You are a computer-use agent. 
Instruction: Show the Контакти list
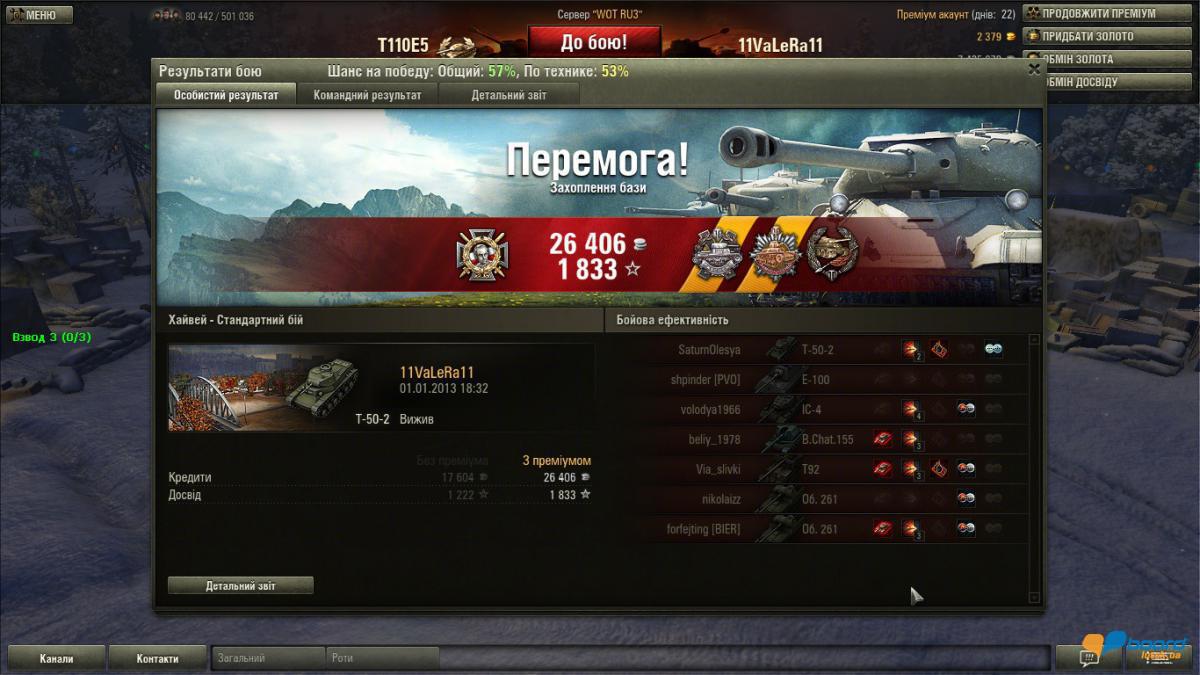(157, 658)
